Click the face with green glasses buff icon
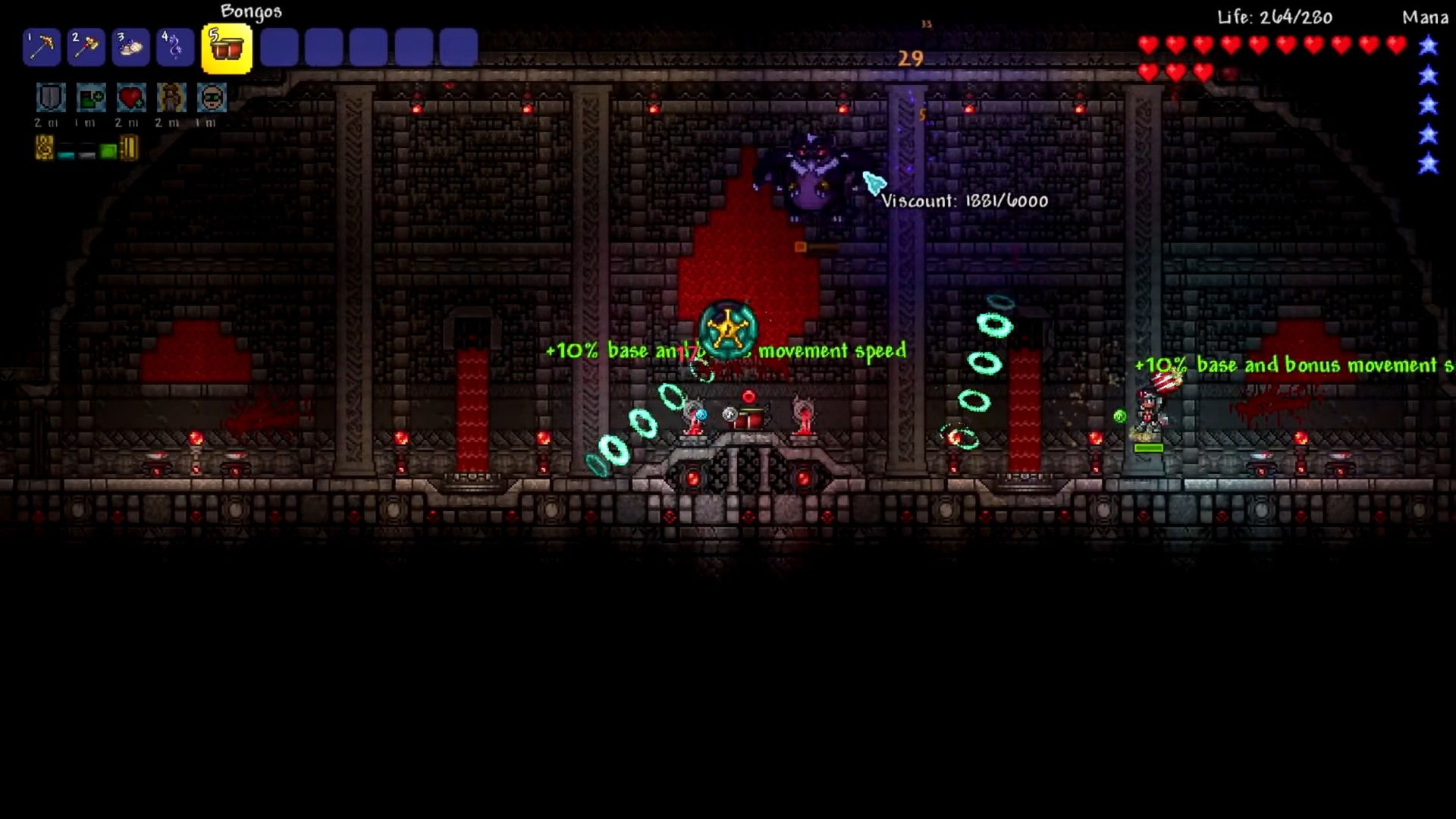The image size is (1456, 819). tap(212, 98)
